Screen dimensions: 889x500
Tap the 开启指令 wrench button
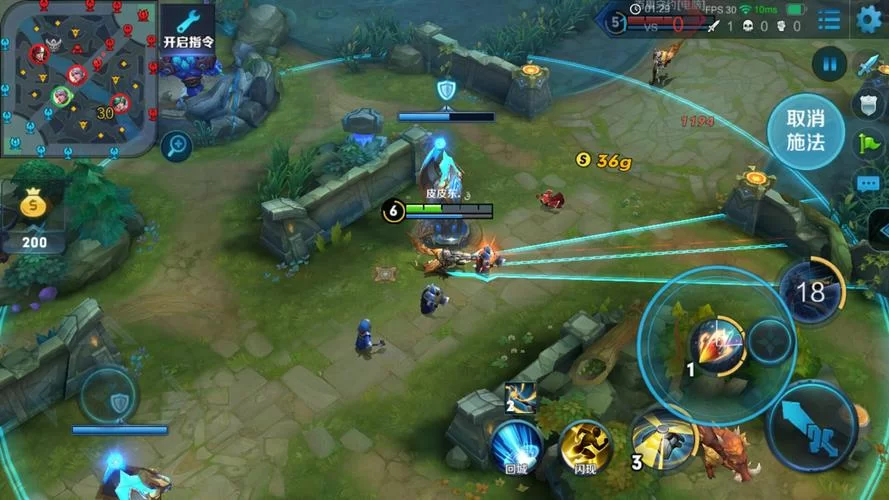[x=187, y=29]
